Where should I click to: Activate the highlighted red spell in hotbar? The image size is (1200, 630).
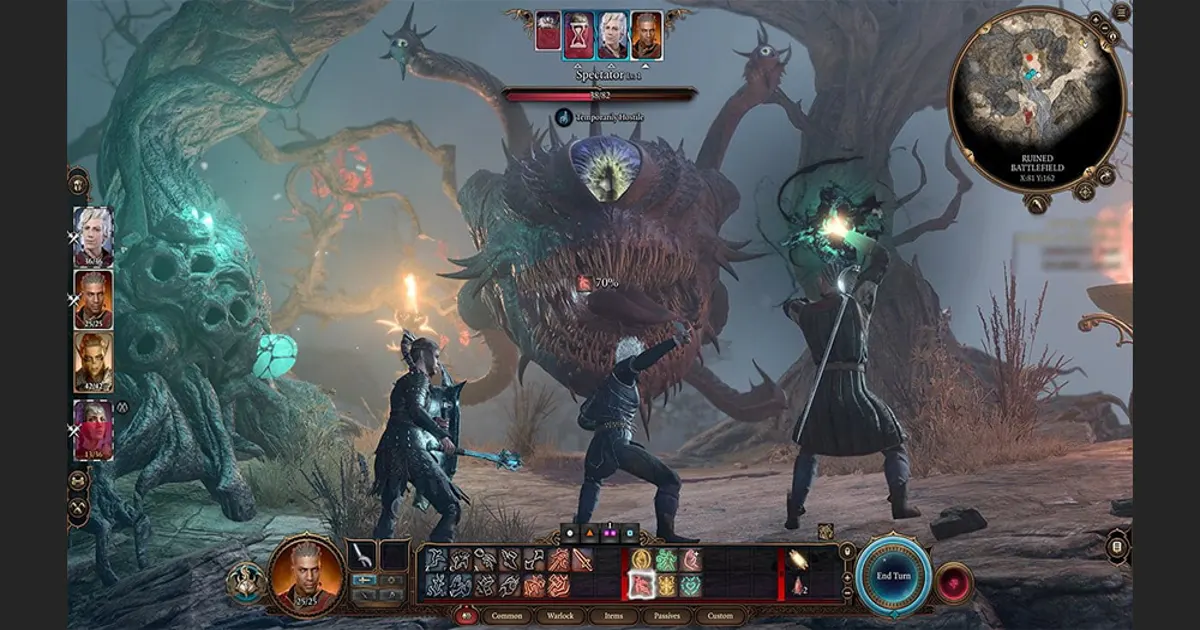(x=640, y=585)
